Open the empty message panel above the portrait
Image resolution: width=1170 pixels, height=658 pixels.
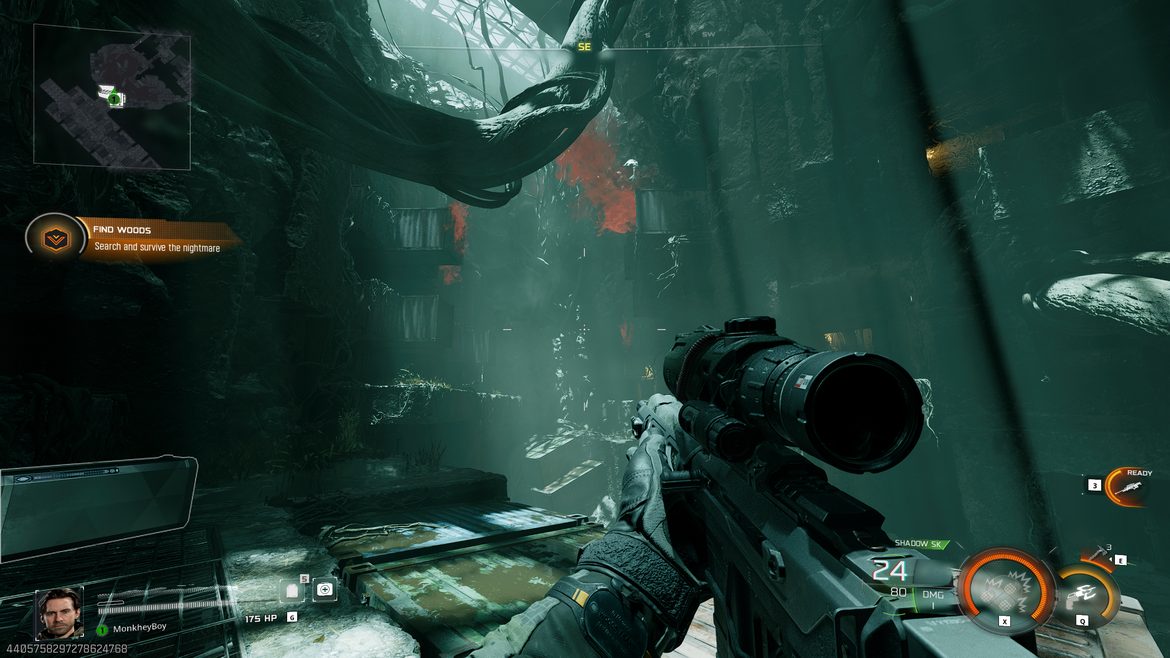pos(97,507)
